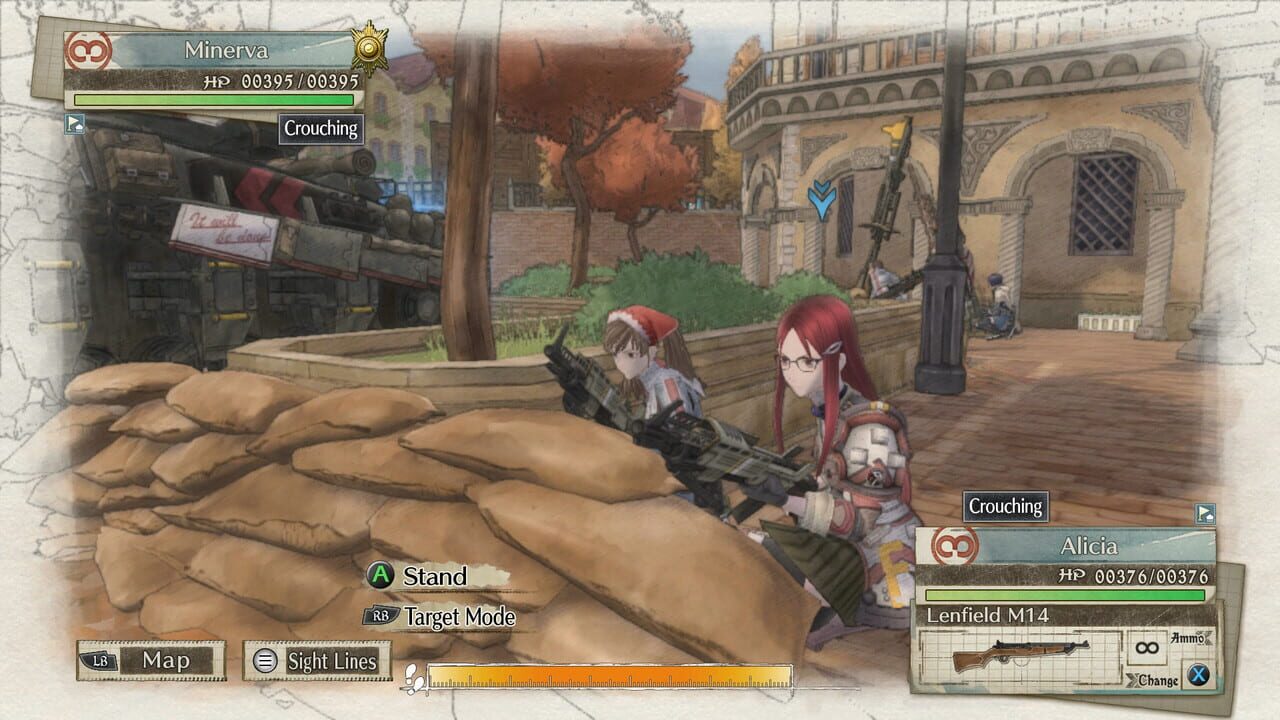Click the blue X button icon near Change

coord(1197,676)
